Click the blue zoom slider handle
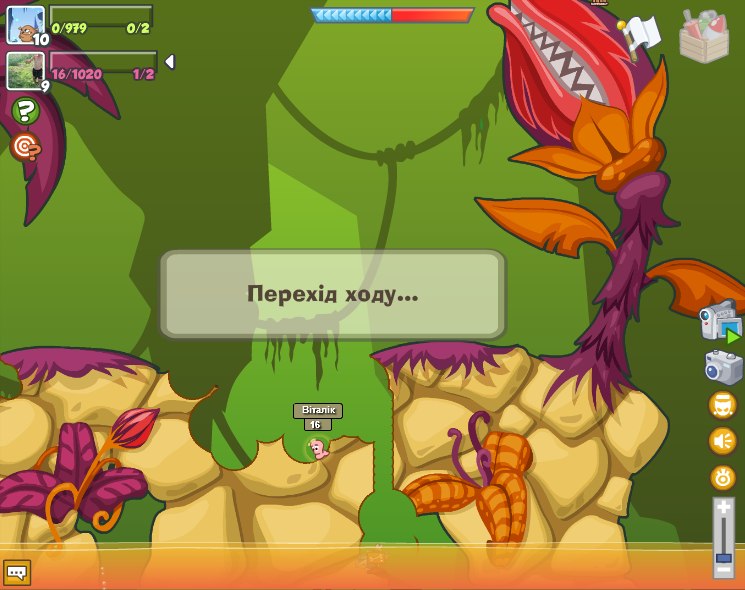 [x=723, y=556]
